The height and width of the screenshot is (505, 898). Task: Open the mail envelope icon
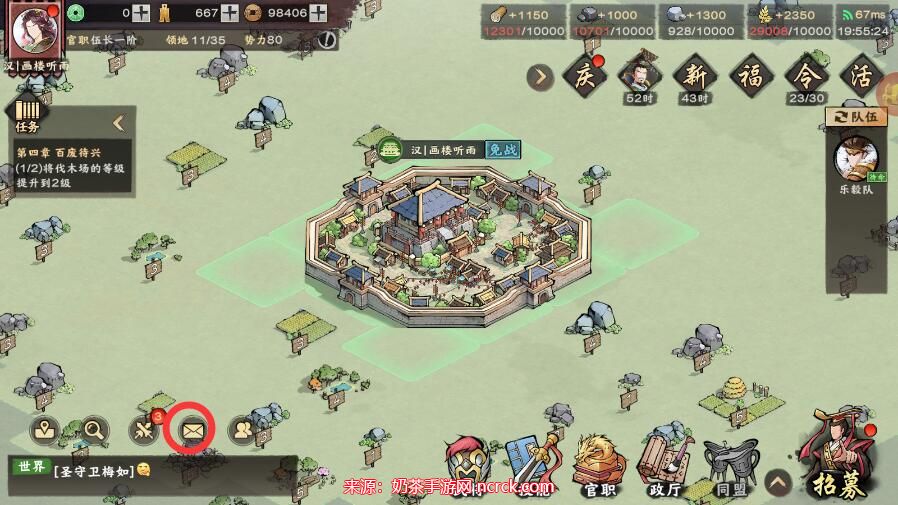pos(192,430)
